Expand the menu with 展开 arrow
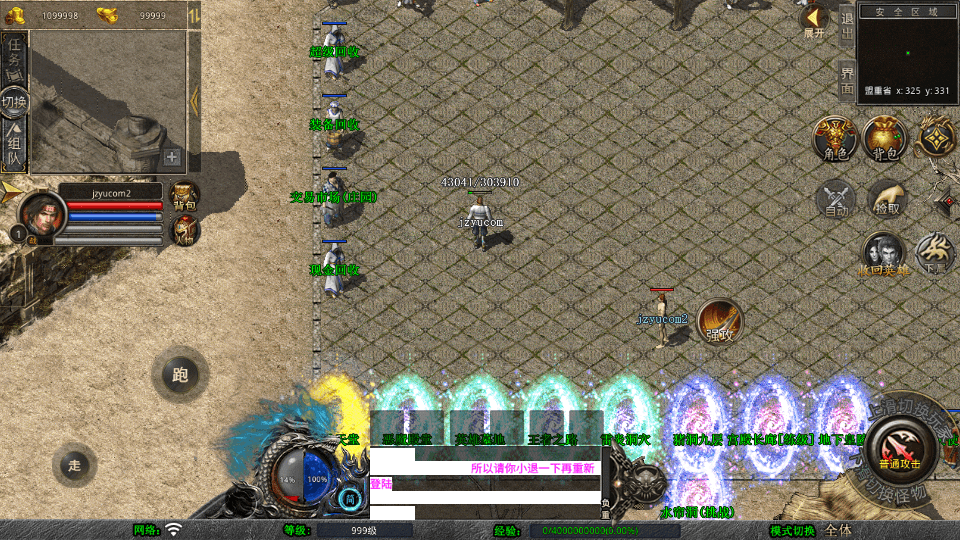 [x=814, y=20]
